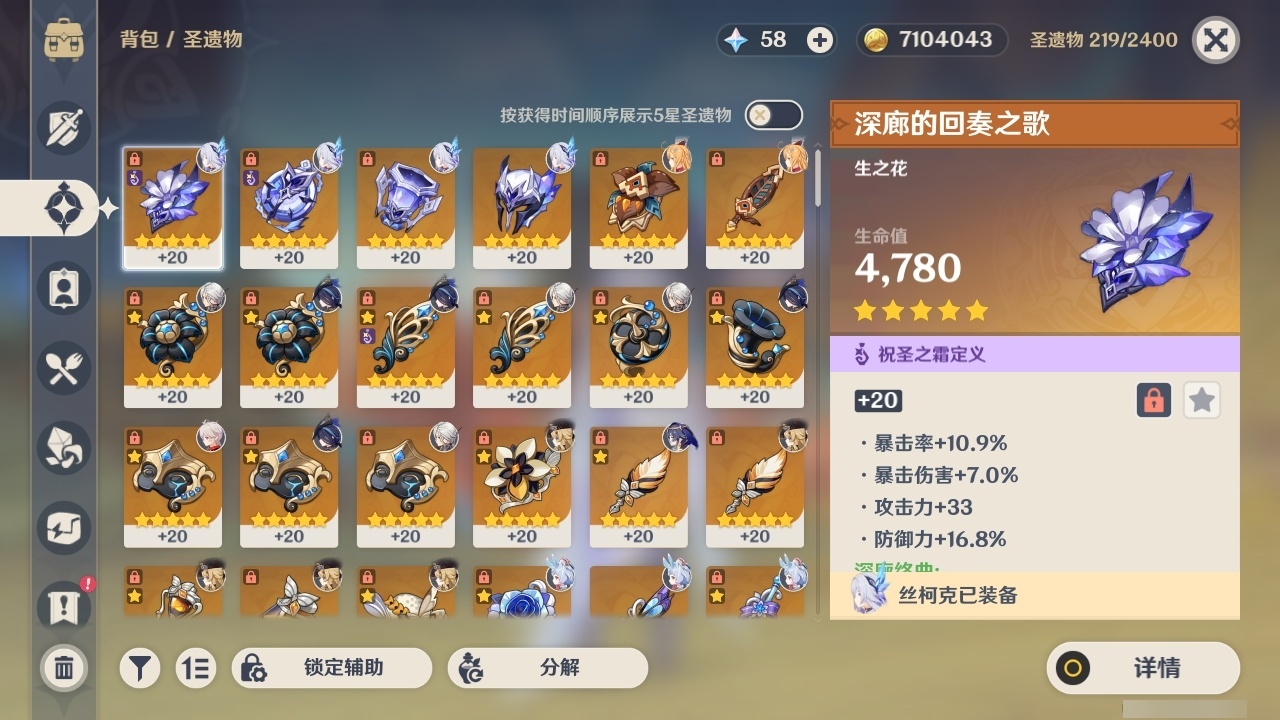Mark the artifact as favorite with the star
This screenshot has width=1280, height=720.
click(x=1201, y=400)
